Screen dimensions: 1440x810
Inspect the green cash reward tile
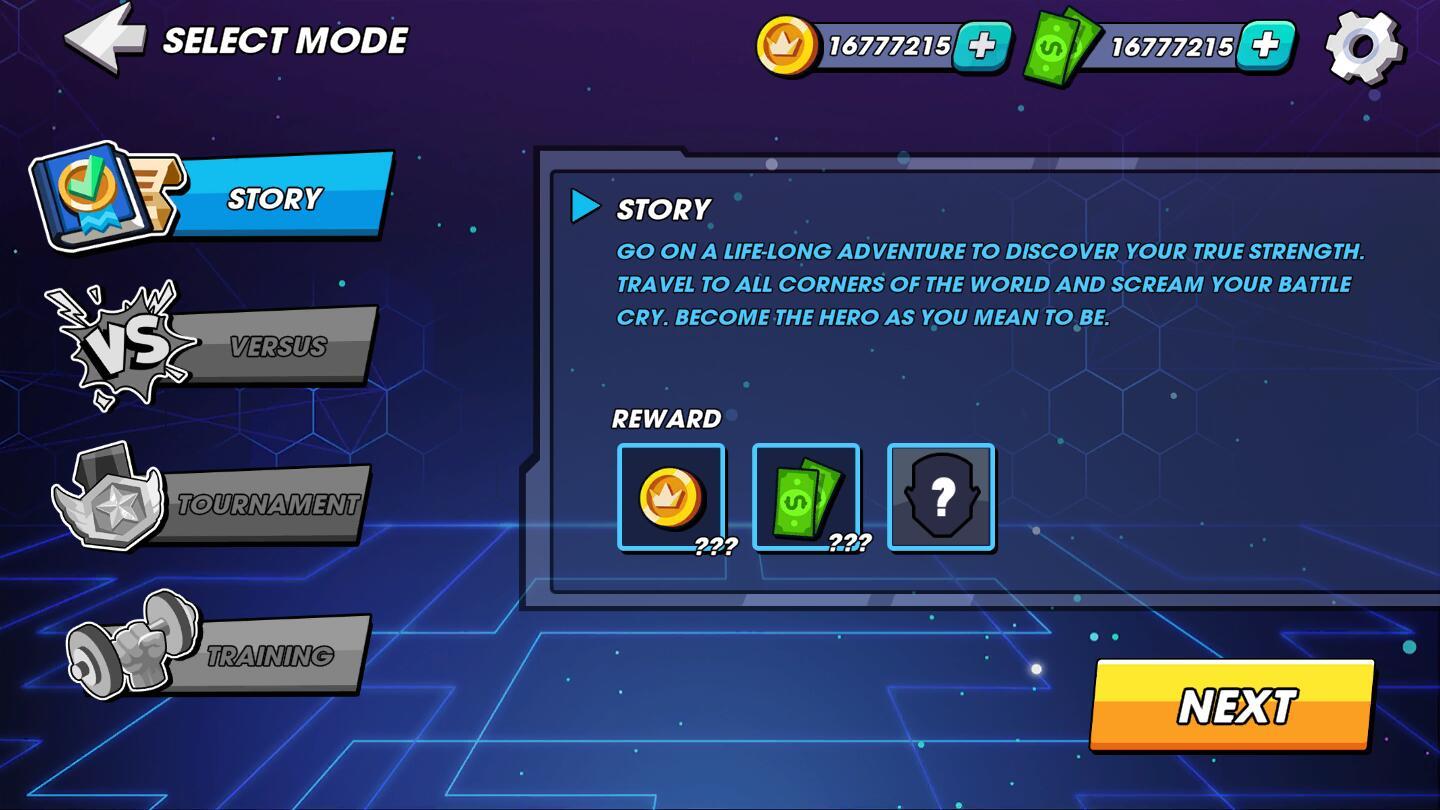click(806, 497)
